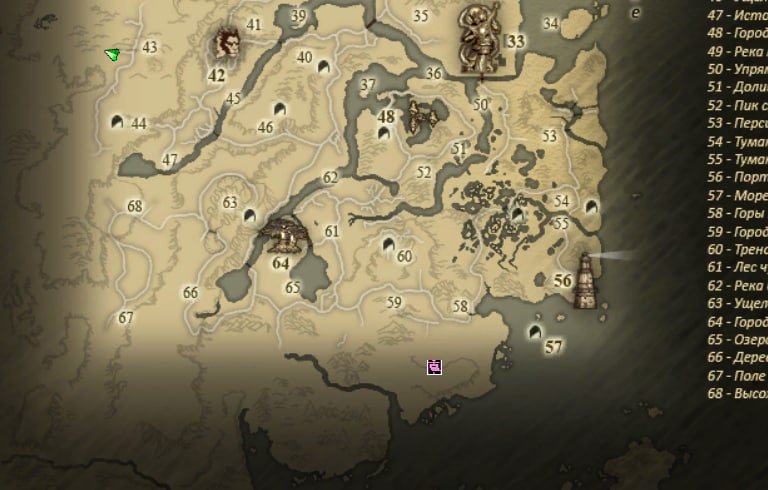Select the cave entrance next to number 44

coord(117,122)
